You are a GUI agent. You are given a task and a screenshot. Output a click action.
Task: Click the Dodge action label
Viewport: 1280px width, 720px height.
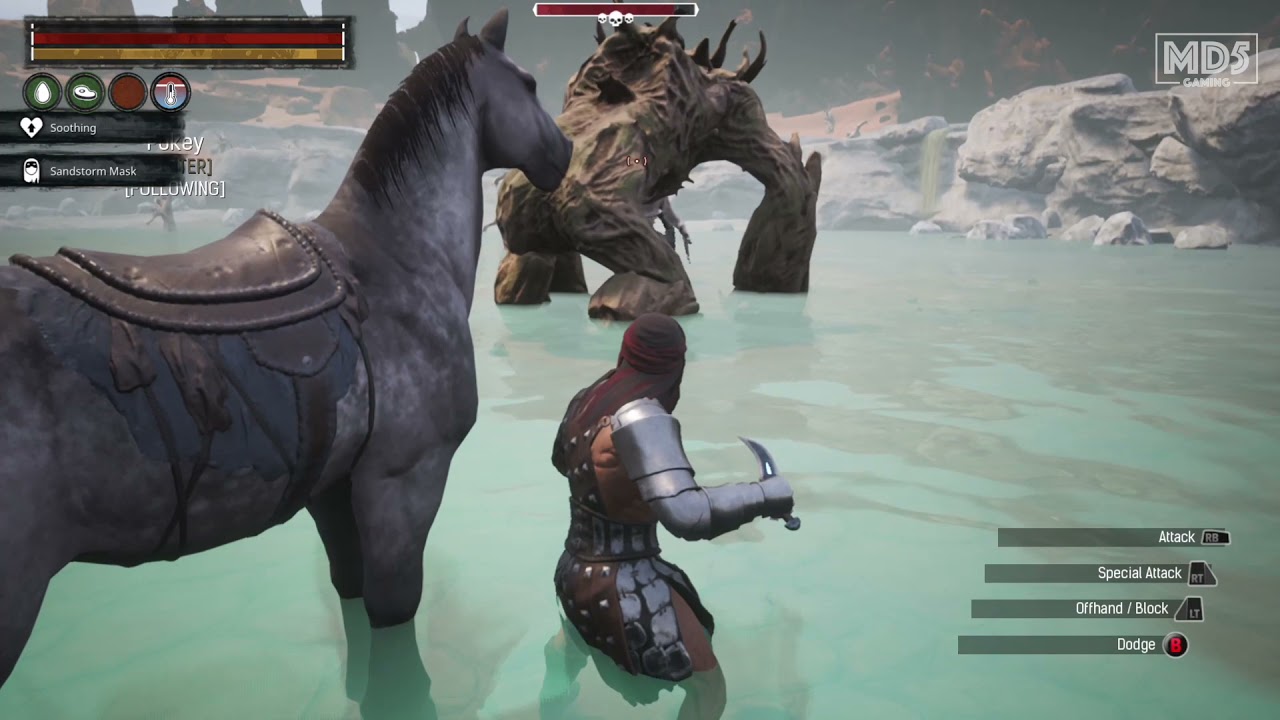1136,645
